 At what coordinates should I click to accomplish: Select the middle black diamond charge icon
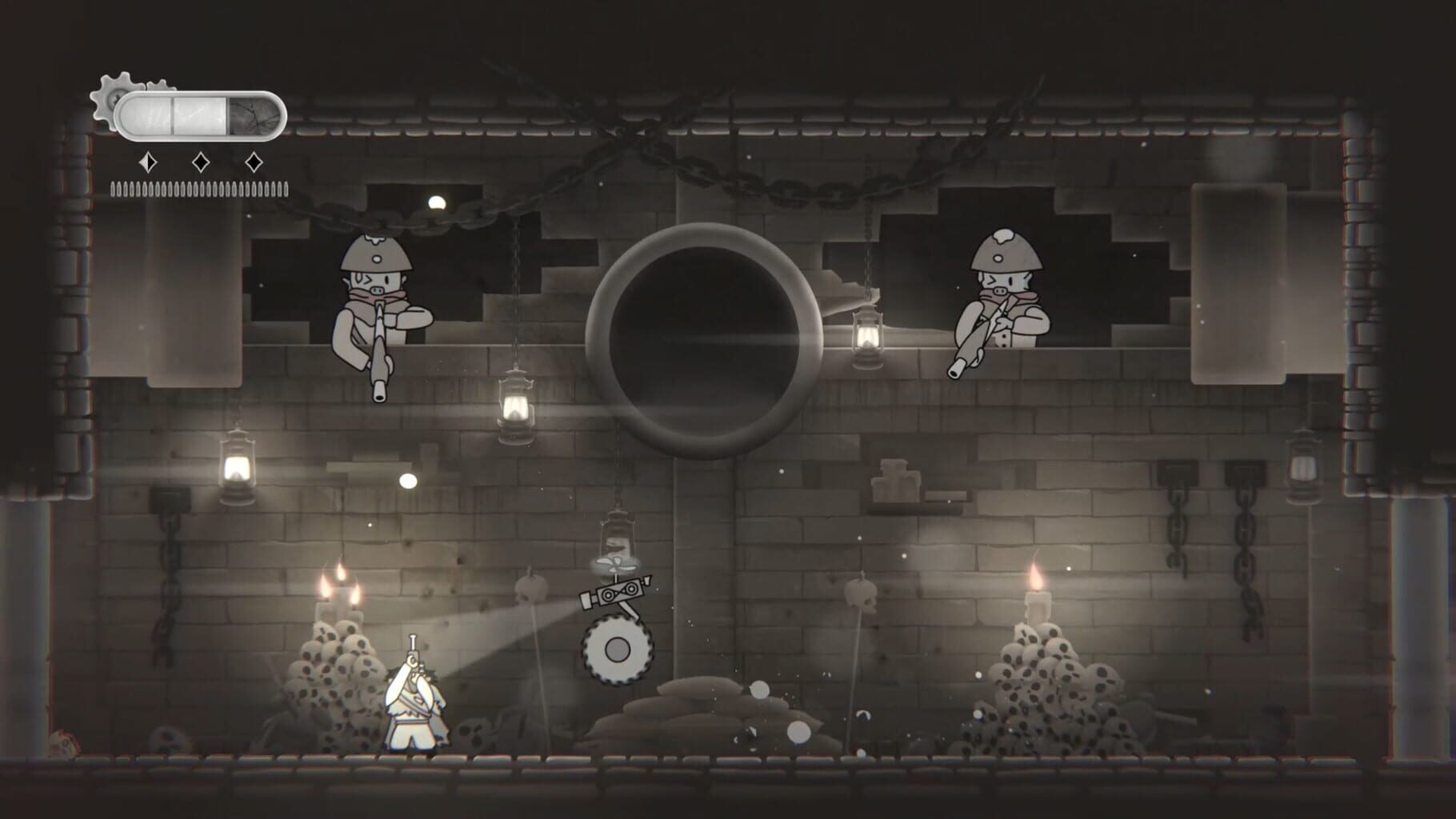(201, 161)
